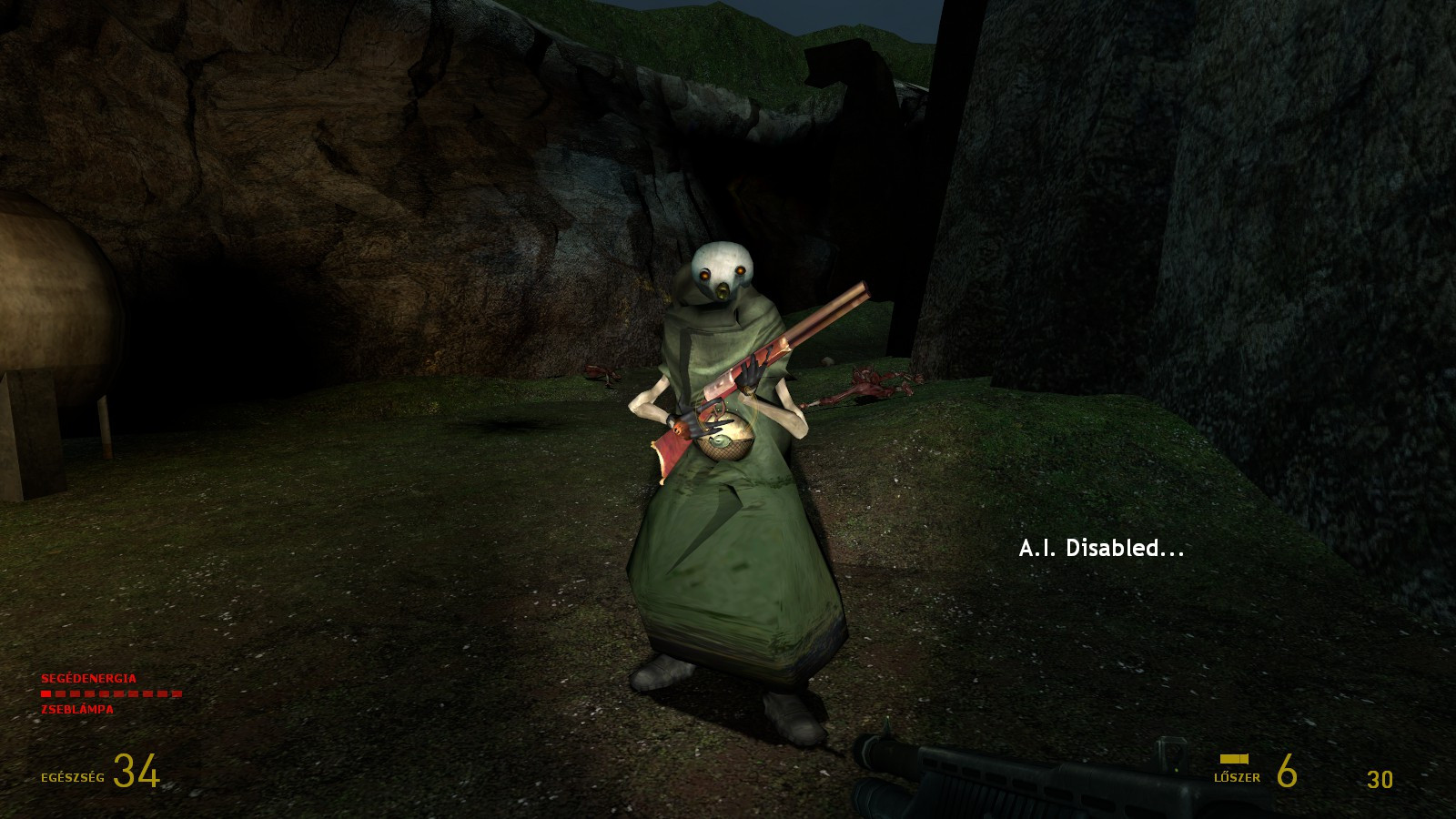
Task: Toggle the SEGÉDENERGIA auxiliary power readout
Action: pyautogui.click(x=87, y=678)
